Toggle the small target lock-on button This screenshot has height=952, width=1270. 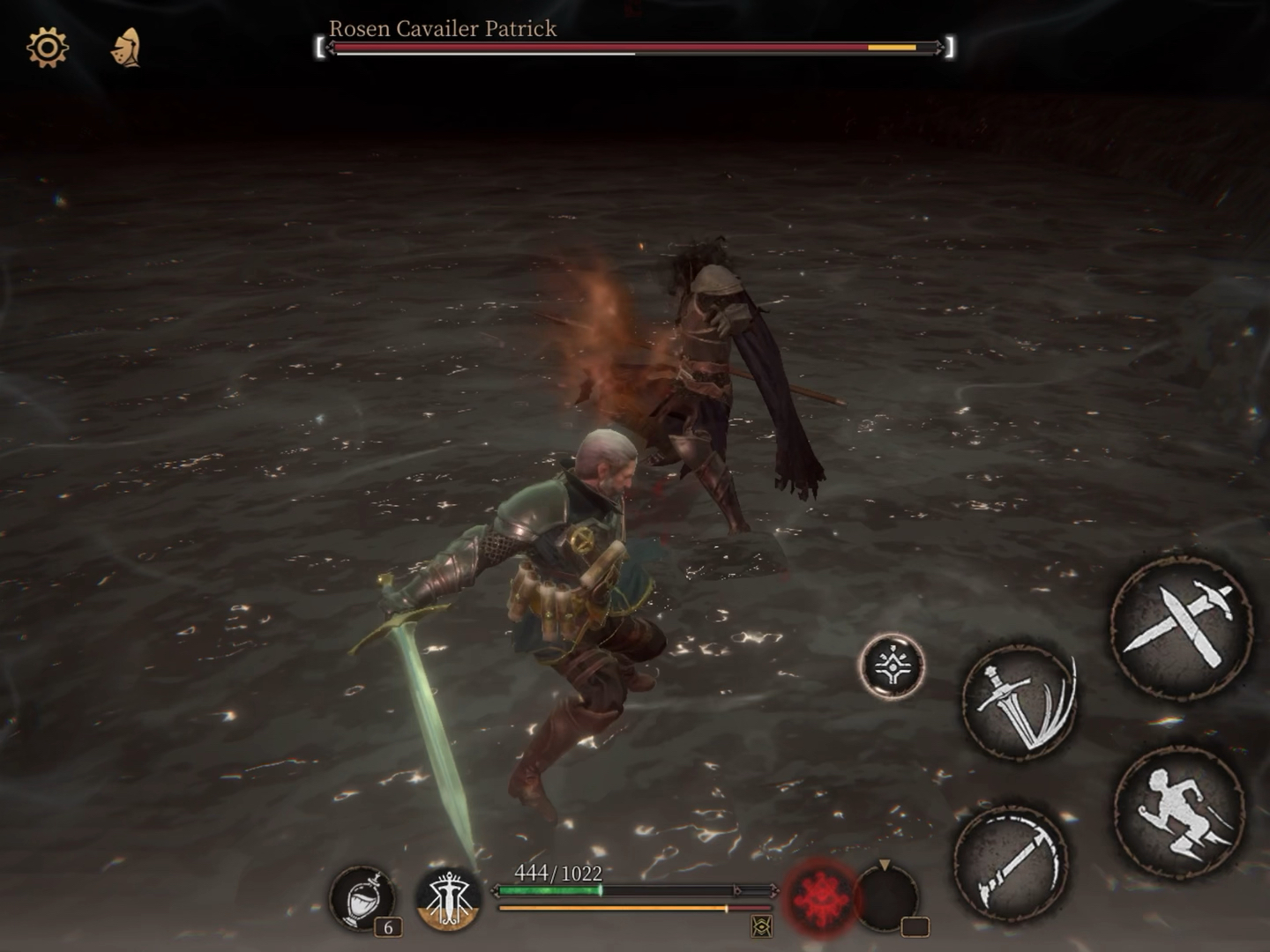[892, 666]
